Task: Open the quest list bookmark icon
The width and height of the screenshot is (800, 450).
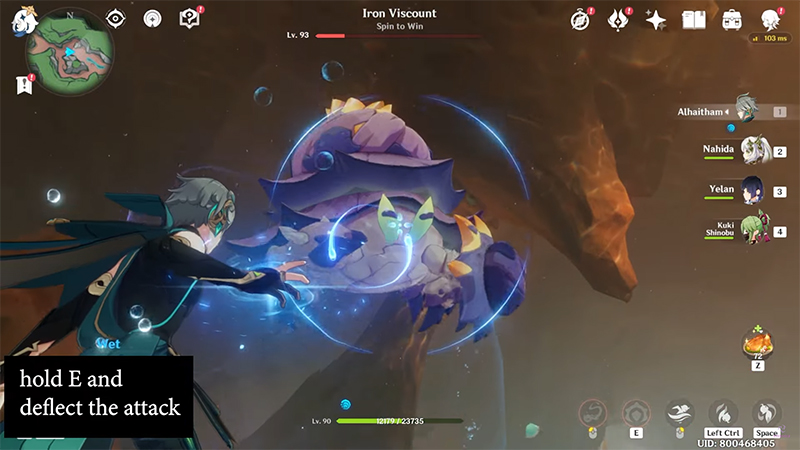Action: point(24,85)
